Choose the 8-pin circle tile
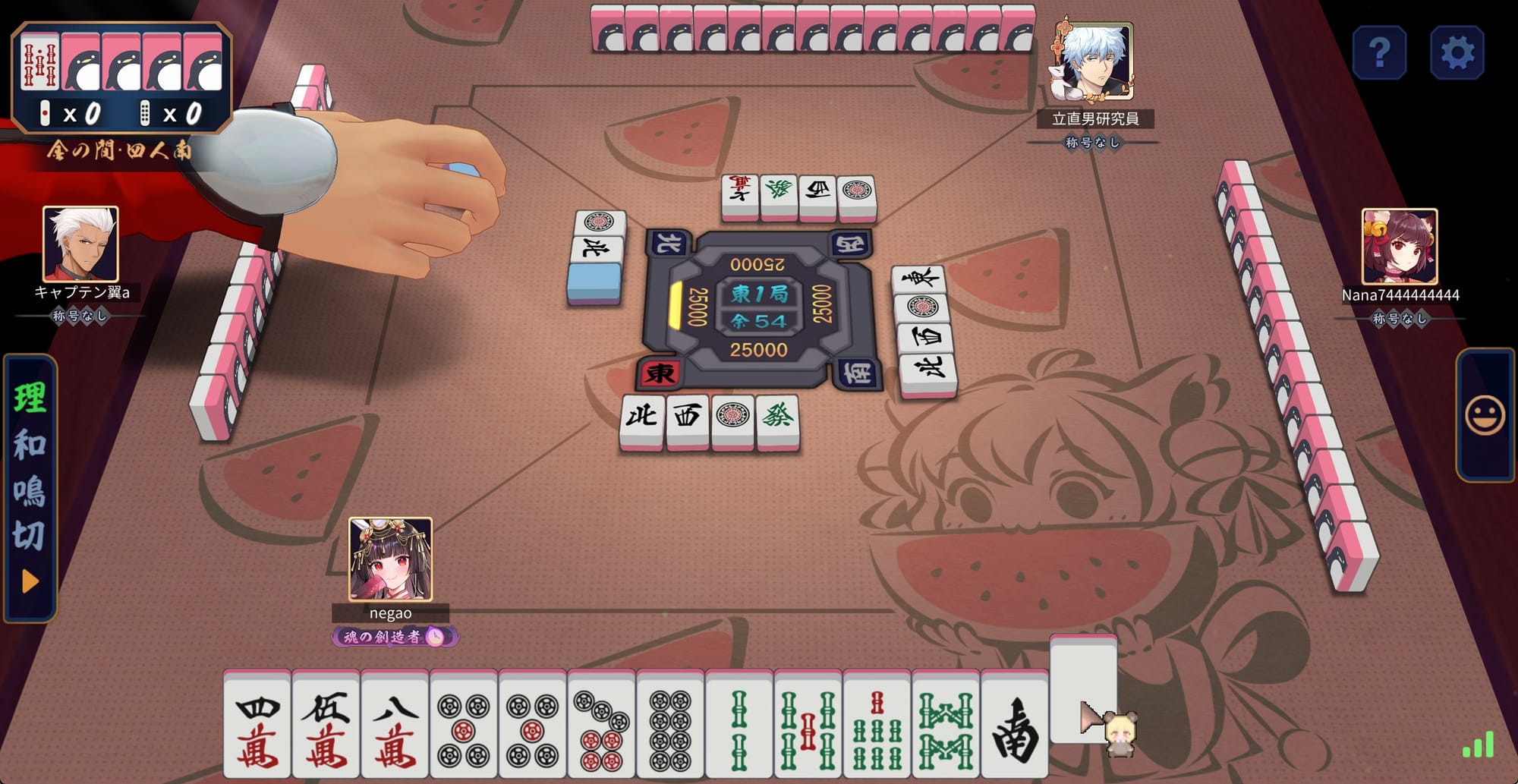Image resolution: width=1518 pixels, height=784 pixels. click(671, 726)
